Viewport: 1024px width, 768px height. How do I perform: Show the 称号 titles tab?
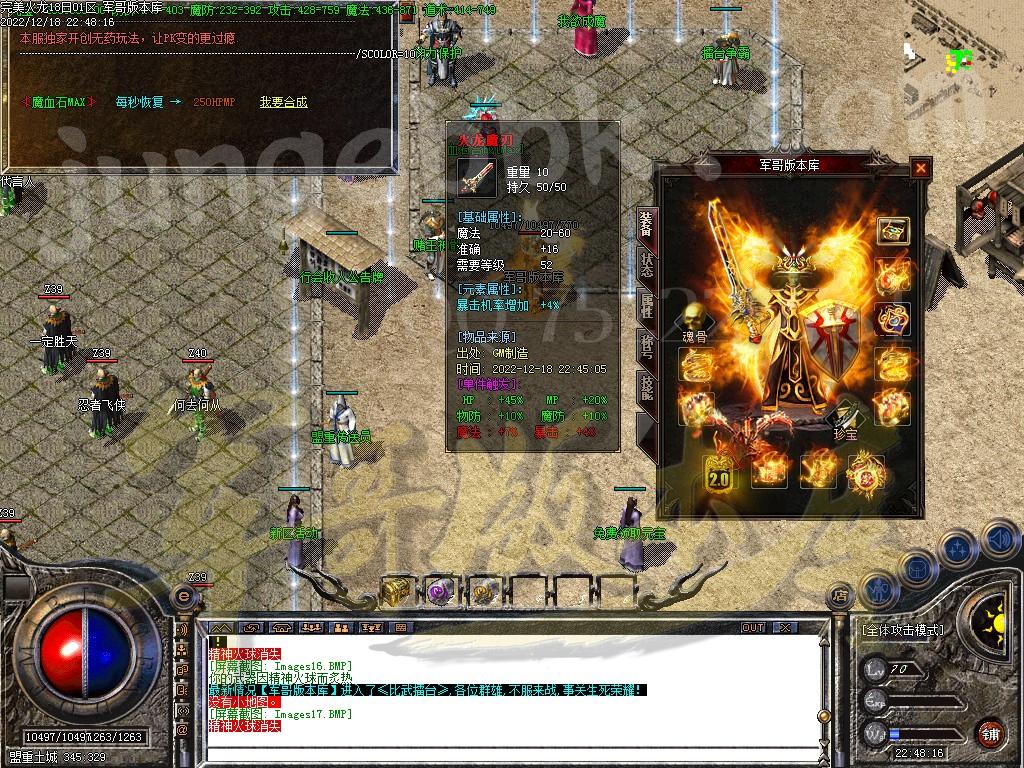[647, 348]
